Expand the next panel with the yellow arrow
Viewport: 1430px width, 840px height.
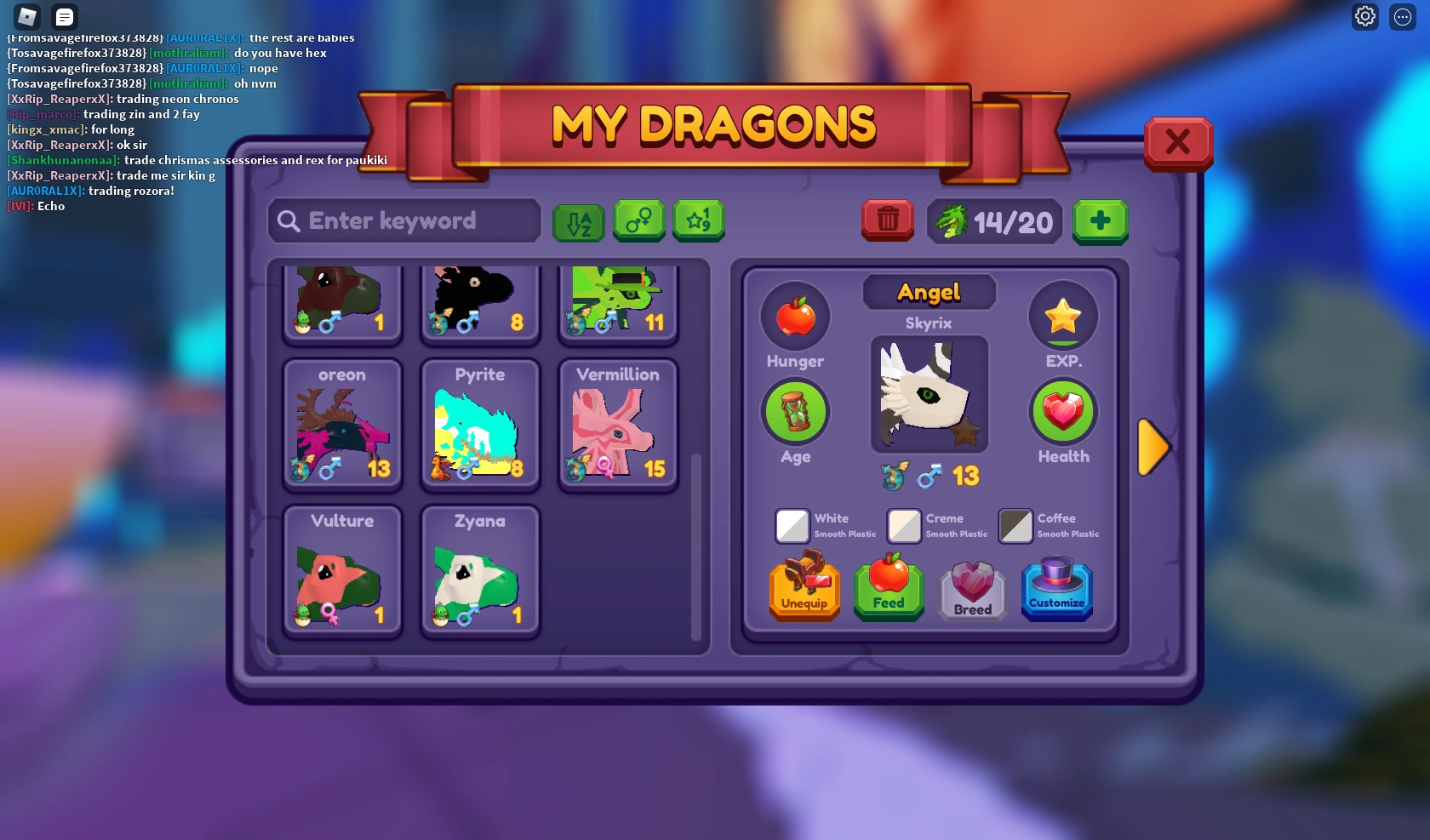pyautogui.click(x=1153, y=447)
